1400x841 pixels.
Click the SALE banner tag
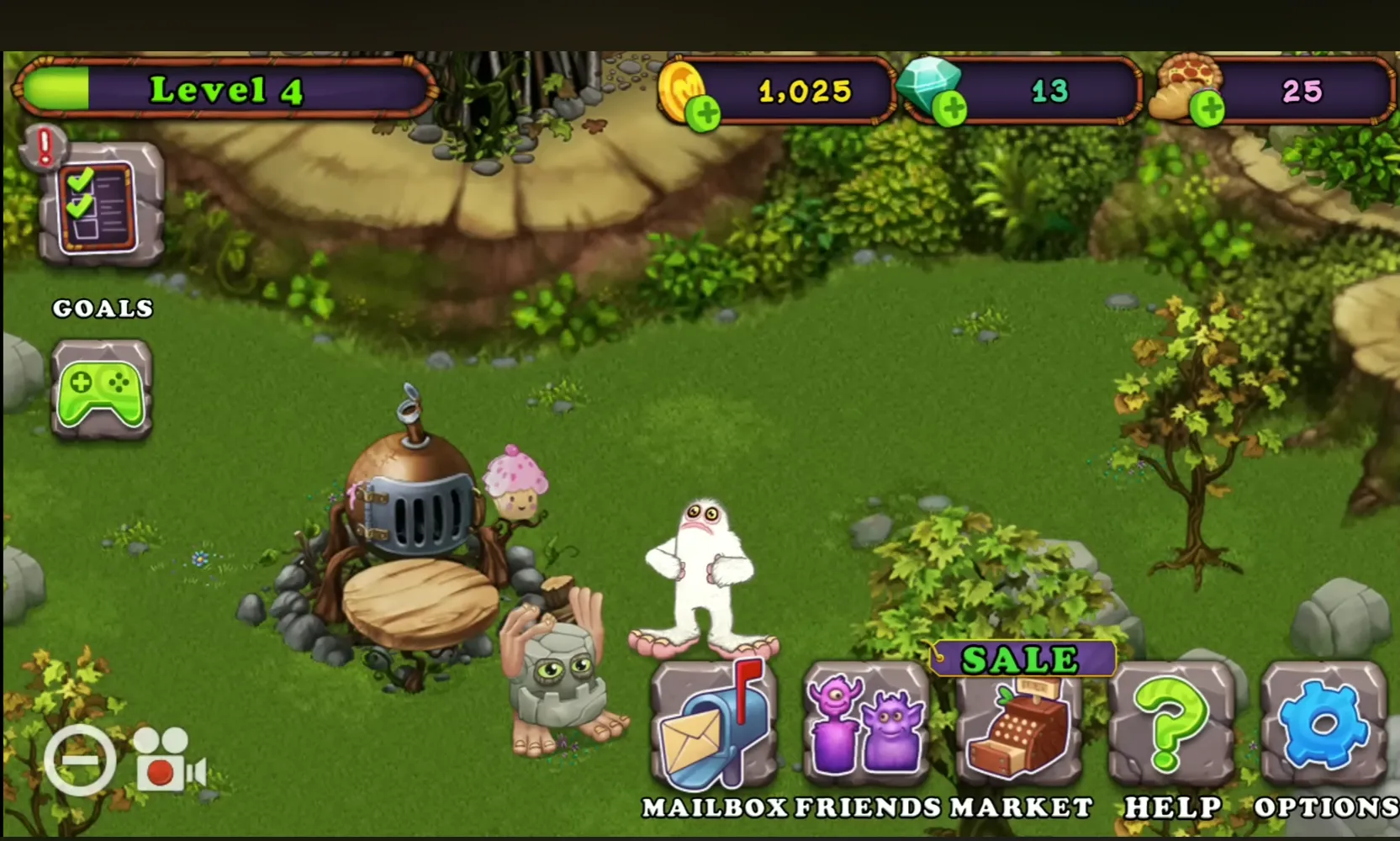click(1020, 659)
